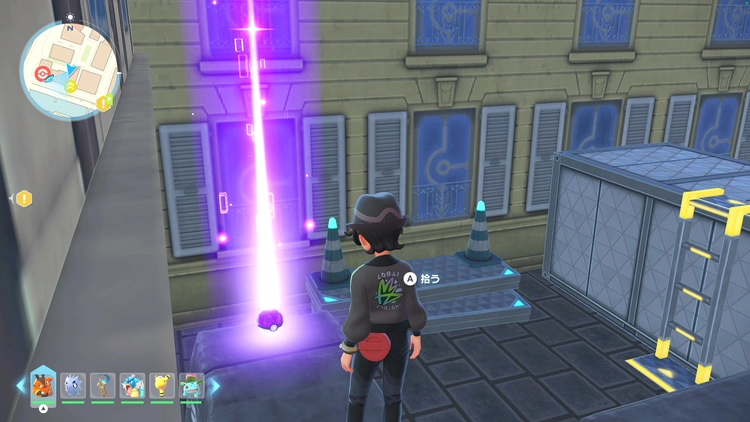Open the circular city minimap
Viewport: 750px width, 422px height.
(70, 69)
